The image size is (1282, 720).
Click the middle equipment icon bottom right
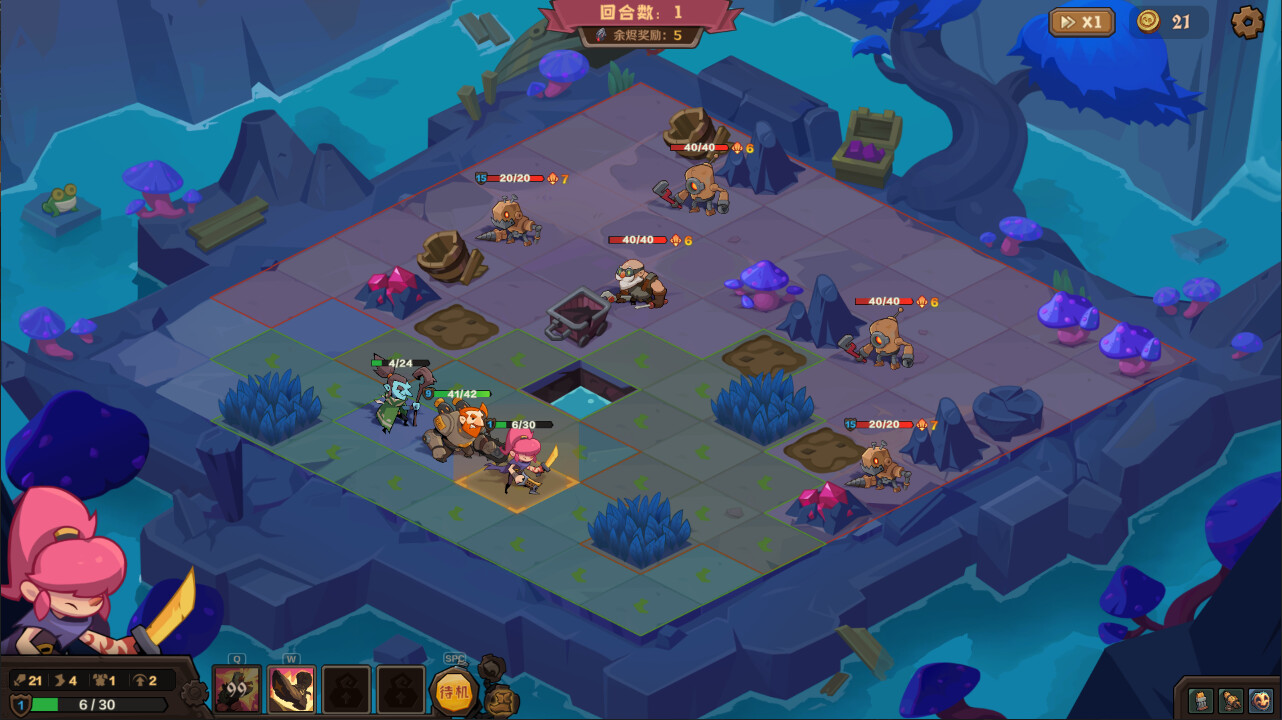coord(1230,700)
